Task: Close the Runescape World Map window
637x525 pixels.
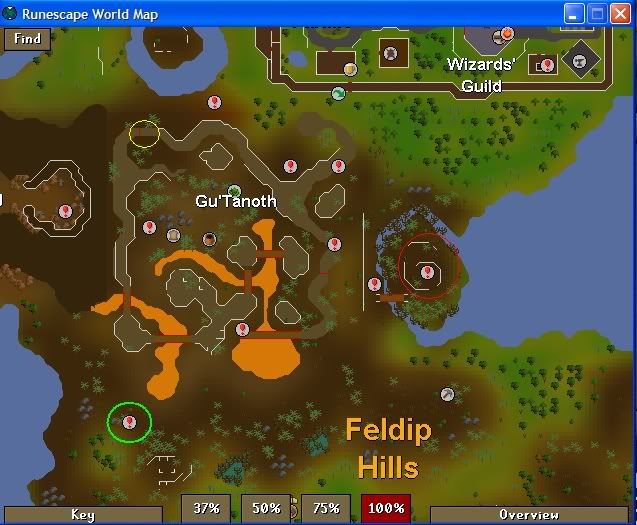Action: [621, 14]
